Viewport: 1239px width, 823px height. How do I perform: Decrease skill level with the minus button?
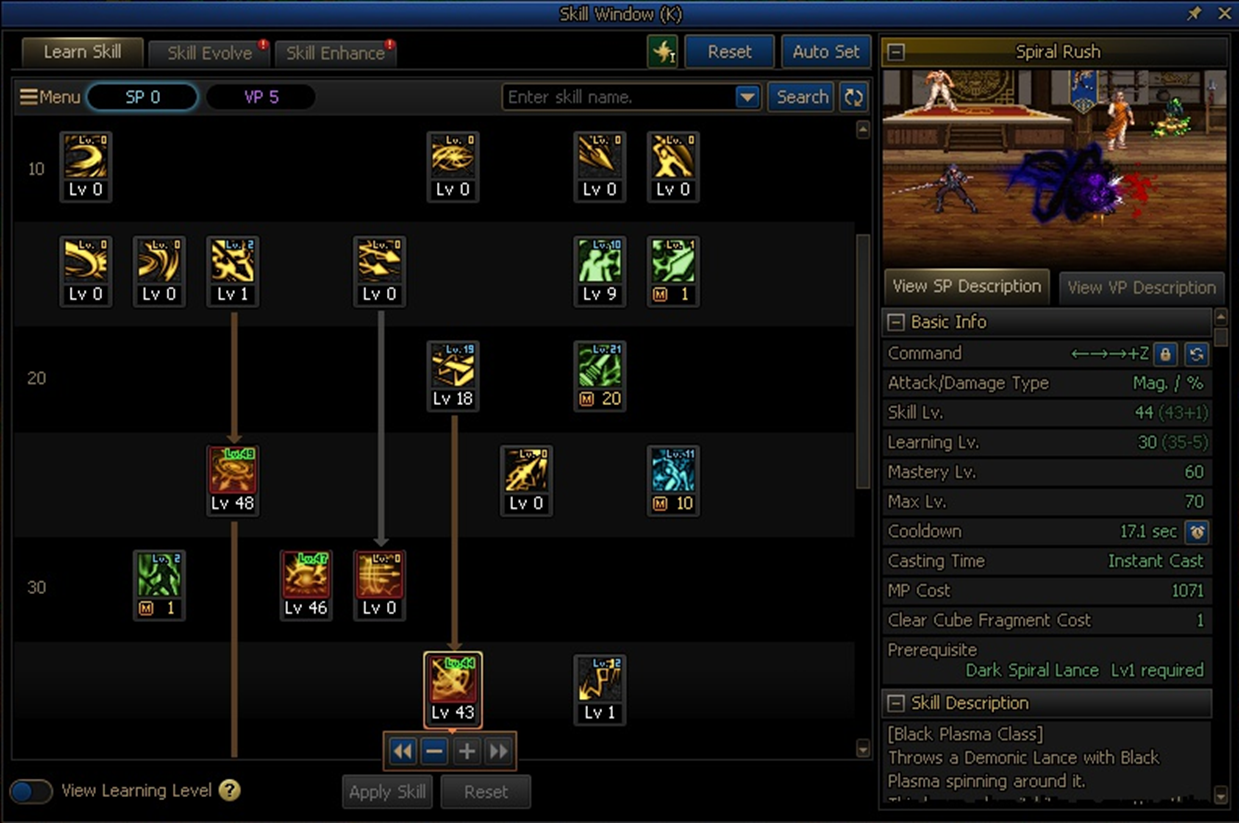434,751
